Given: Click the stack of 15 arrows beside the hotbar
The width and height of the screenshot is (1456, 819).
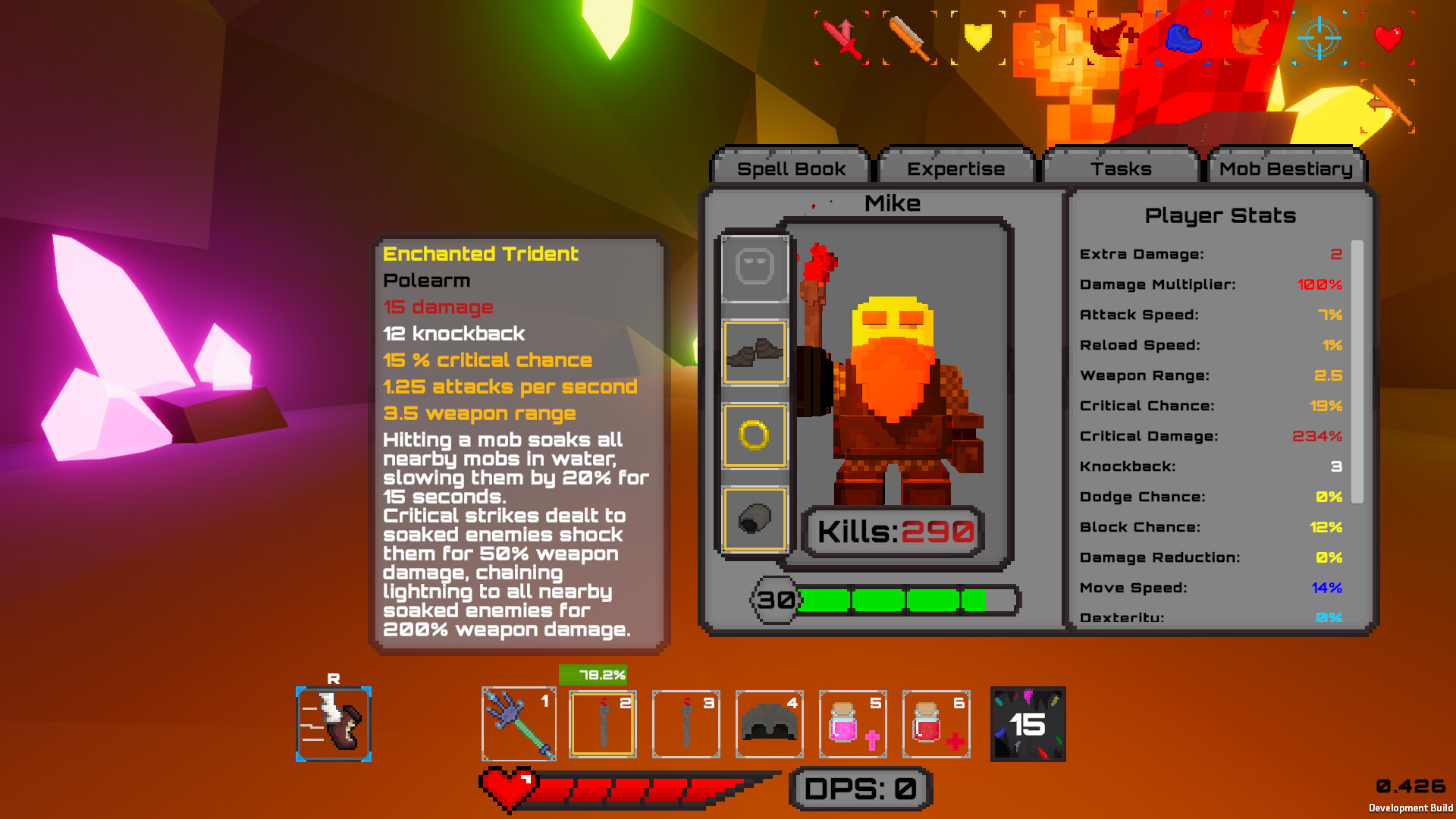Looking at the screenshot, I should [x=1028, y=723].
